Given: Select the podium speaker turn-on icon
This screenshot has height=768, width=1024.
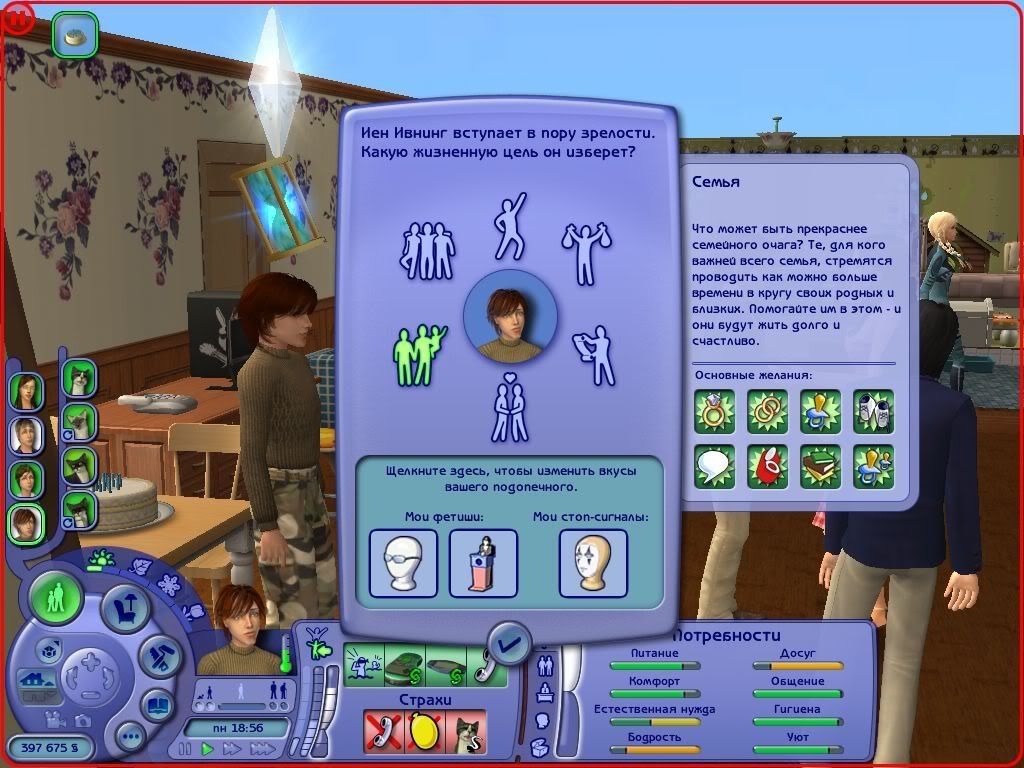Looking at the screenshot, I should click(x=483, y=562).
